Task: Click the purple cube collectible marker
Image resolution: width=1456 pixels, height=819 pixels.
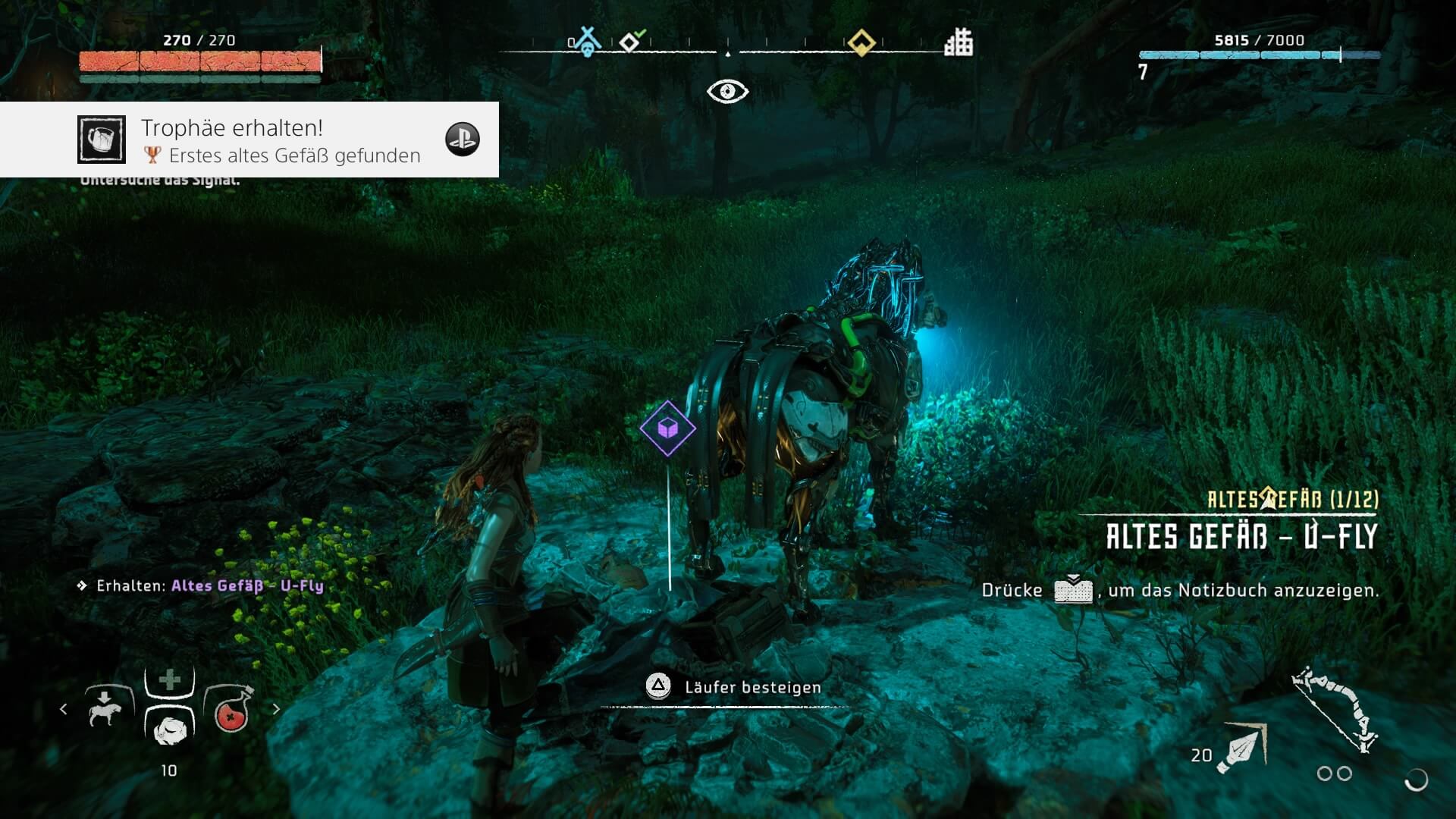Action: 667,428
